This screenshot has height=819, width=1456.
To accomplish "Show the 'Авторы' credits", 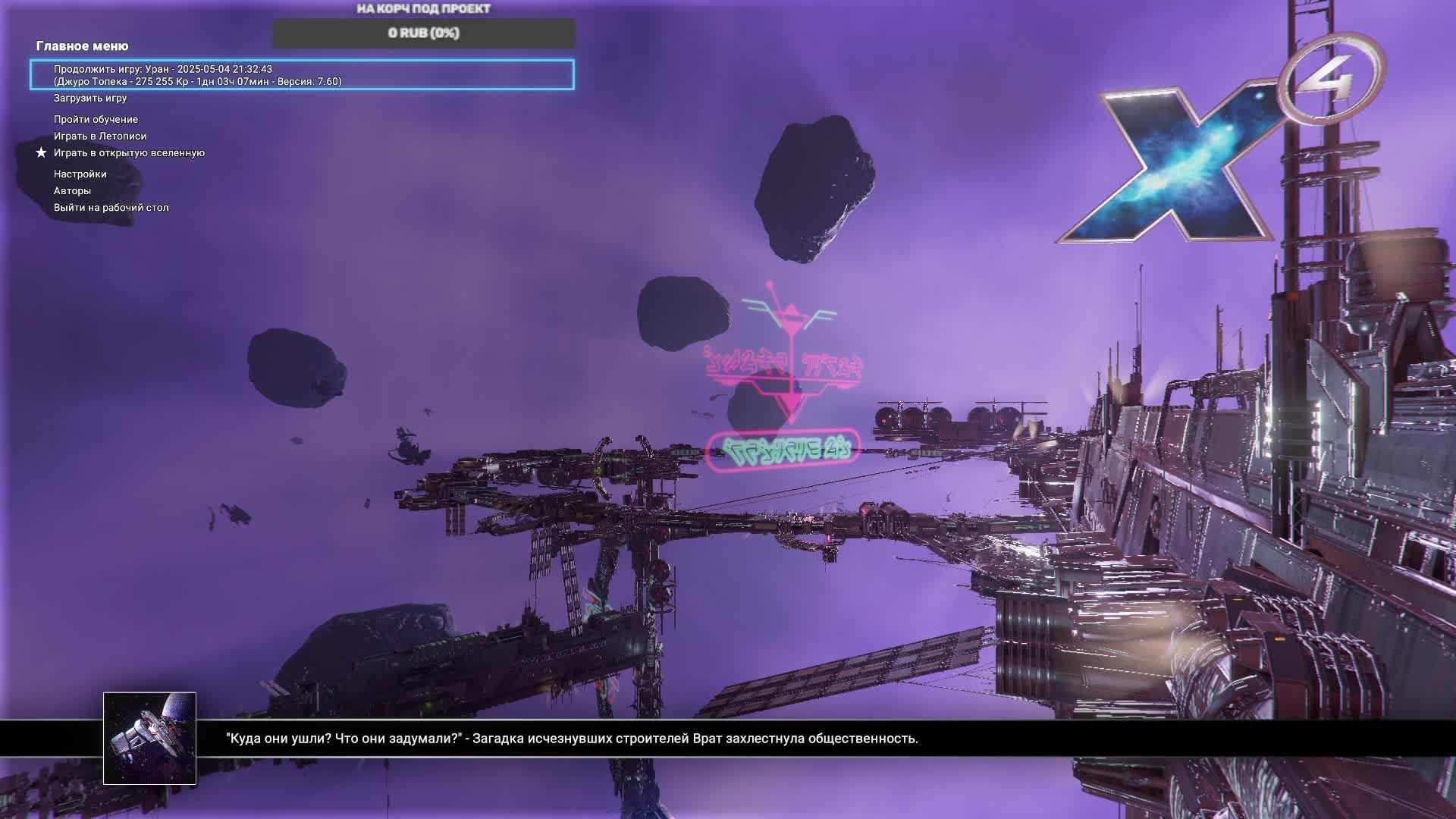I will pyautogui.click(x=72, y=191).
